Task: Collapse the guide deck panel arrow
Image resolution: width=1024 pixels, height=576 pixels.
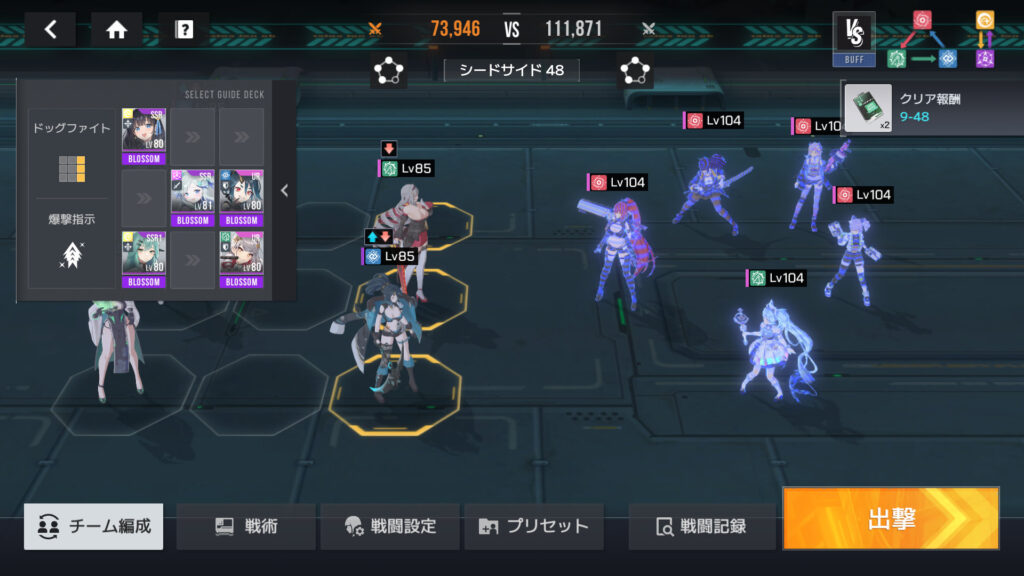Action: (x=284, y=191)
